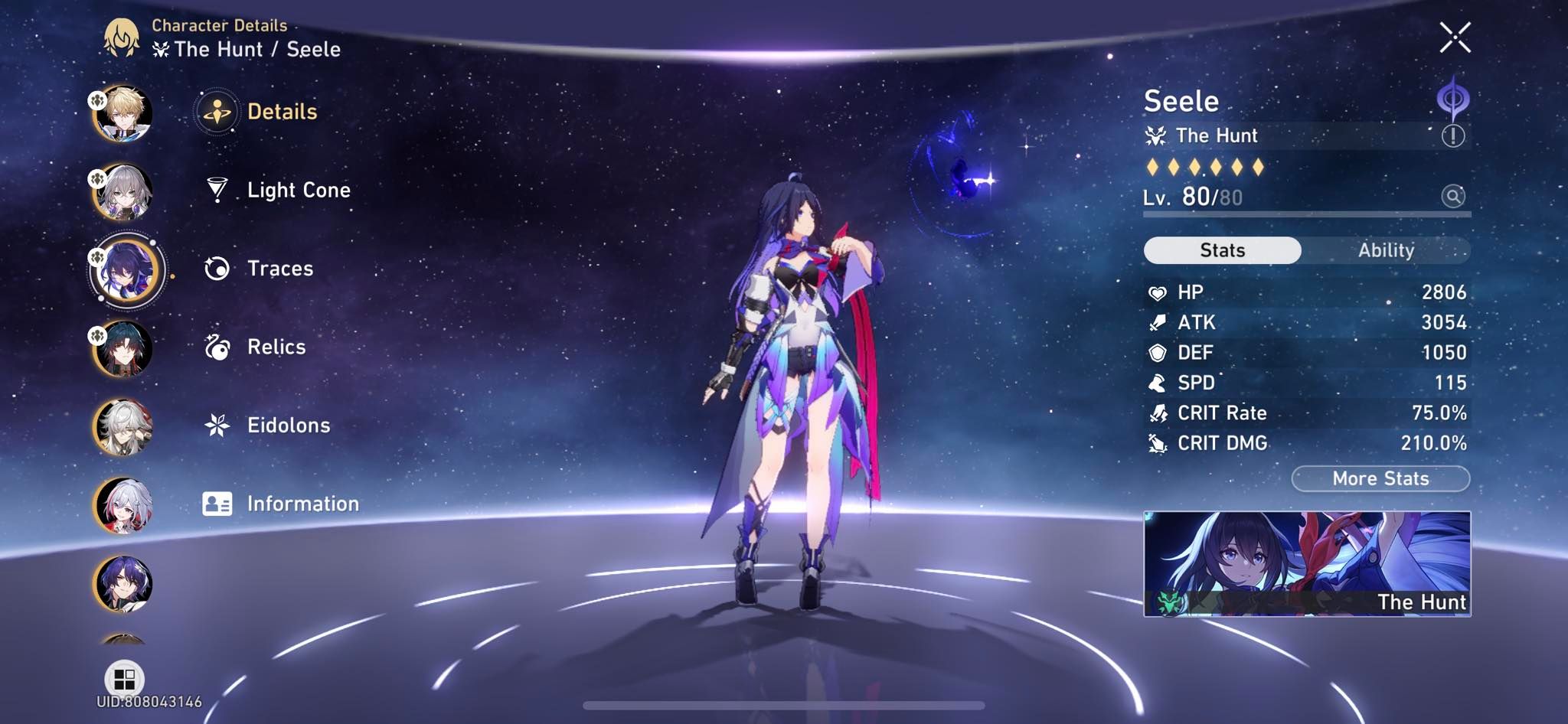The image size is (1568, 724).
Task: Click the More Stats button
Action: (x=1380, y=478)
